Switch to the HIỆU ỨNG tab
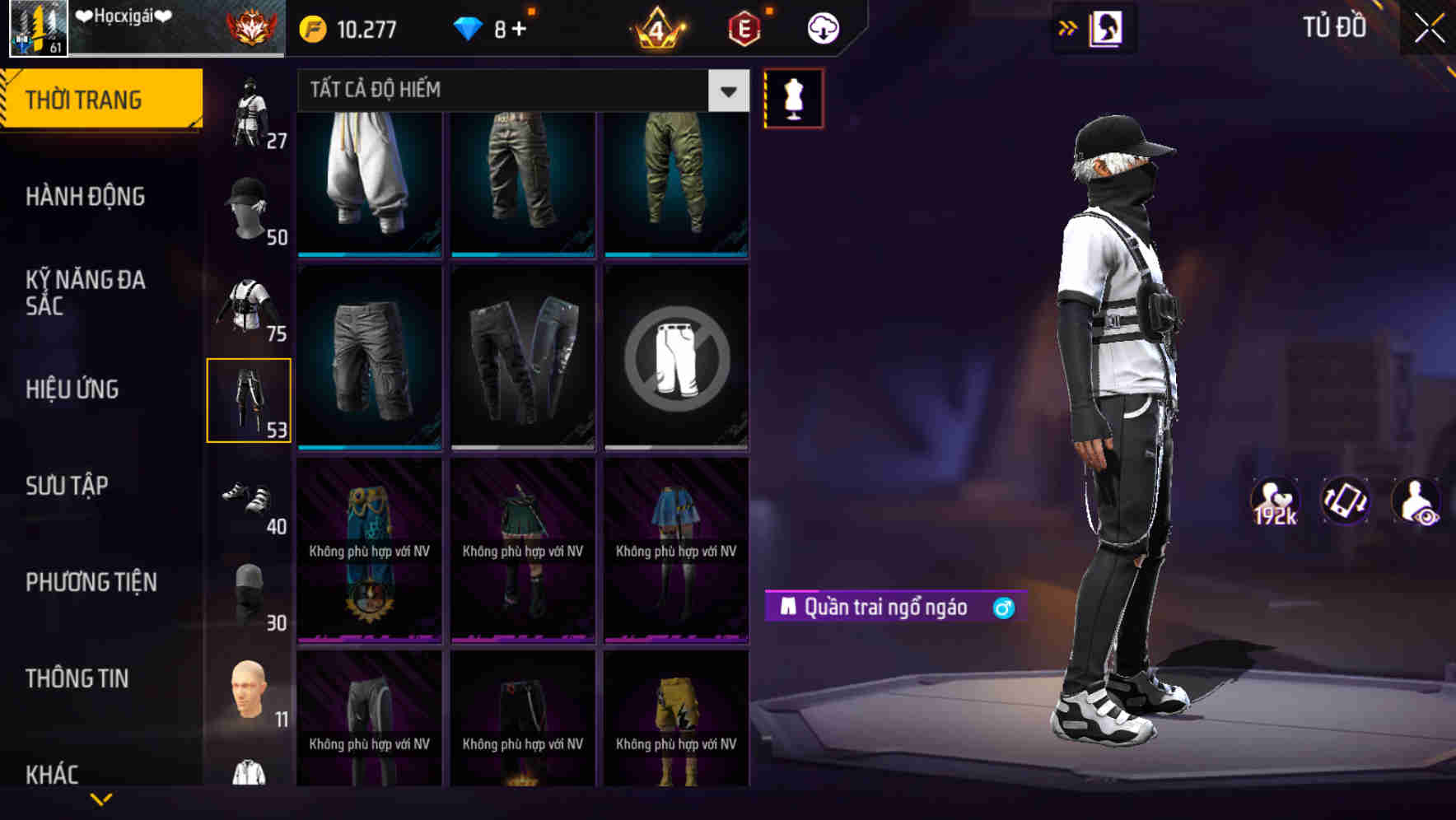The height and width of the screenshot is (820, 1456). pos(74,389)
